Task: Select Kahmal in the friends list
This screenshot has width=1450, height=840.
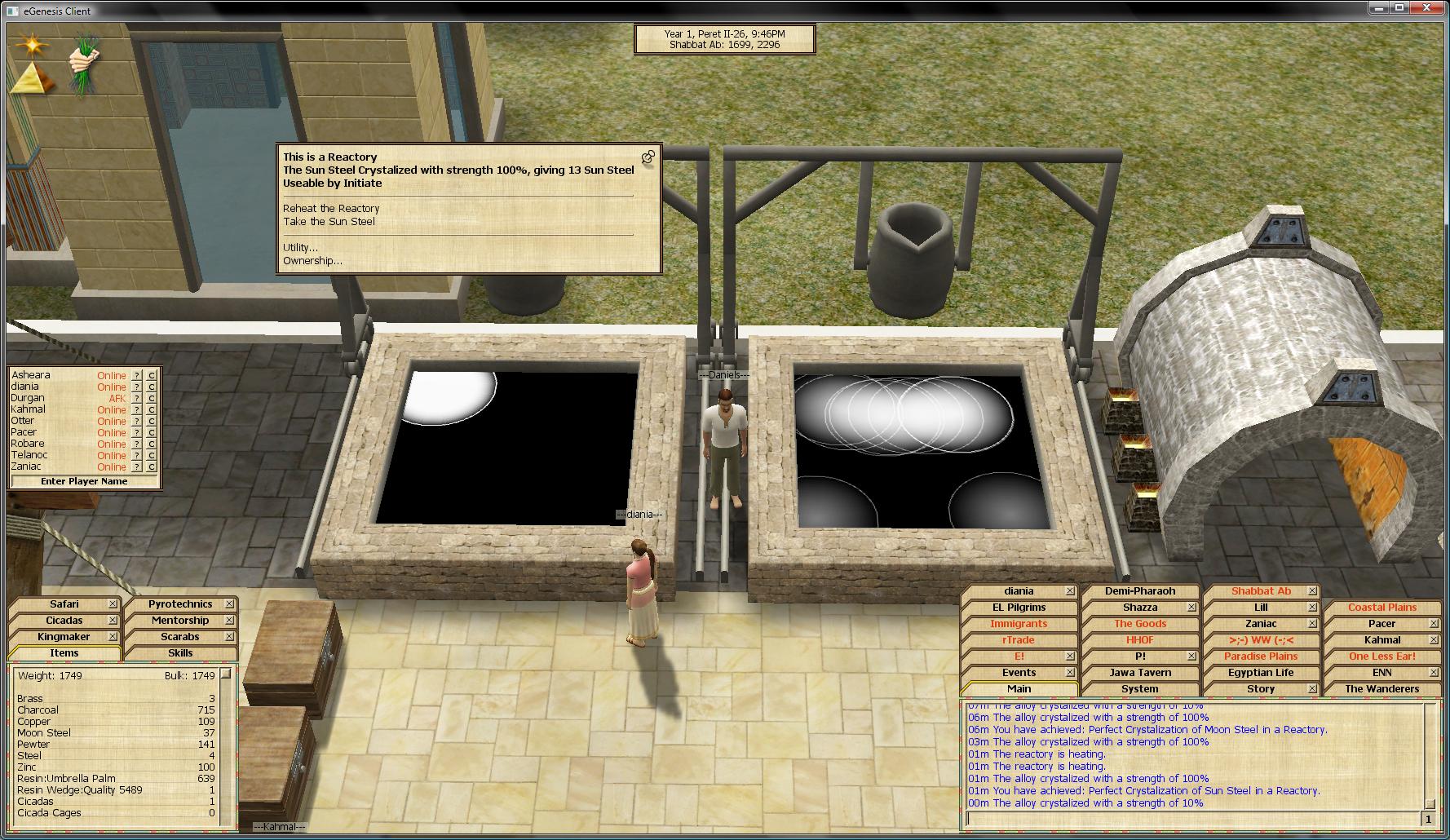Action: click(29, 409)
